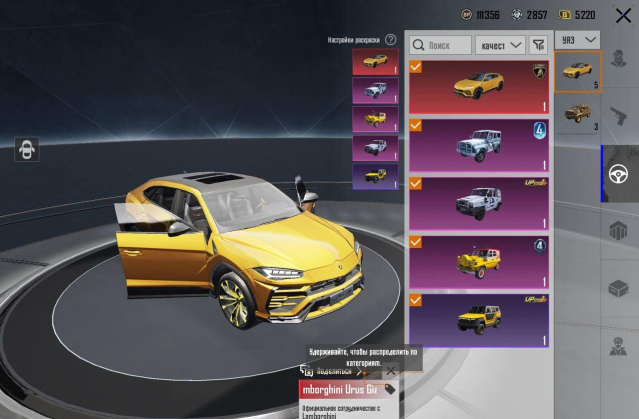Open the качество sort dropdown

tap(501, 45)
